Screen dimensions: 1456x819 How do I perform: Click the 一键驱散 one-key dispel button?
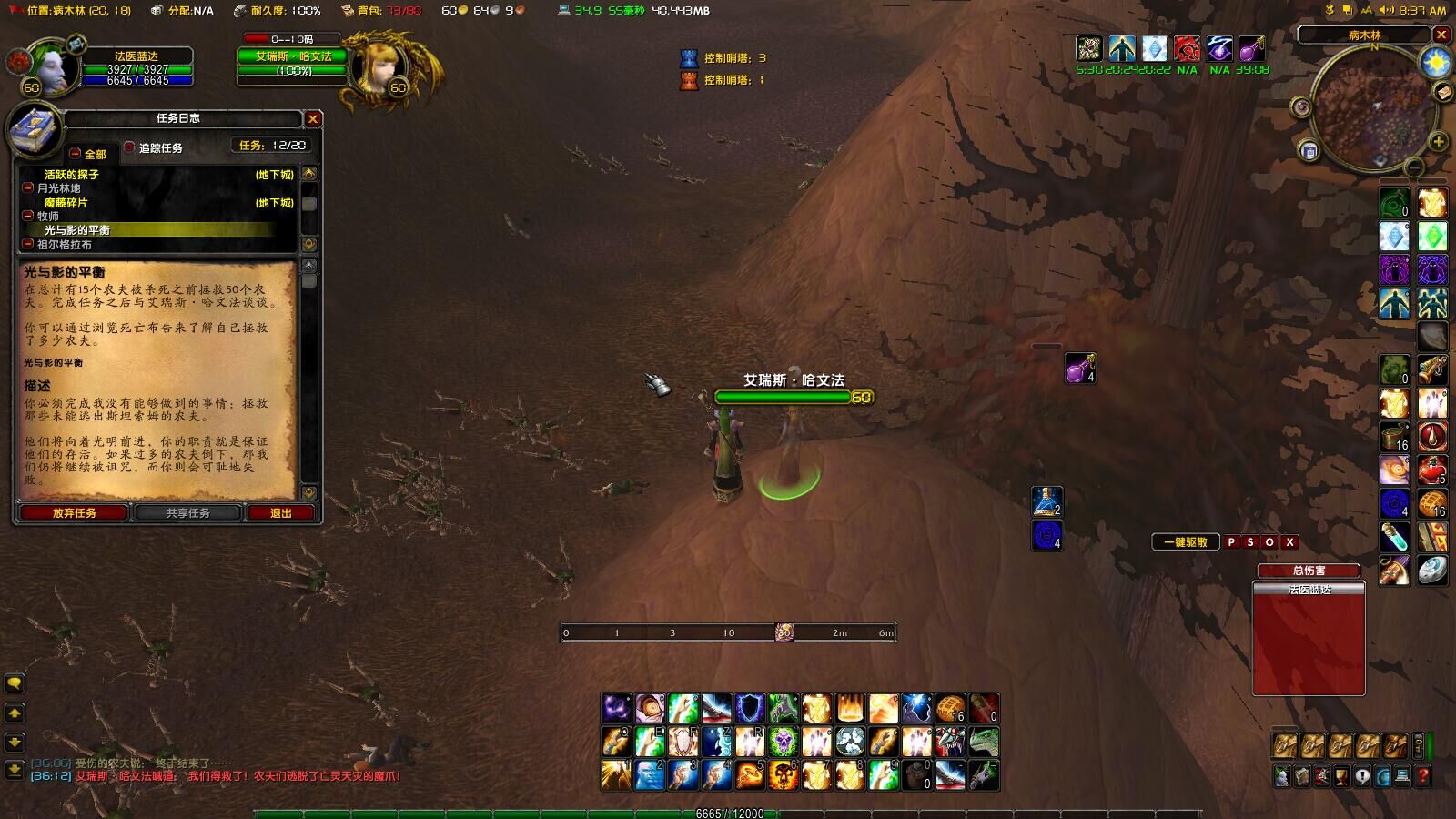click(1185, 542)
